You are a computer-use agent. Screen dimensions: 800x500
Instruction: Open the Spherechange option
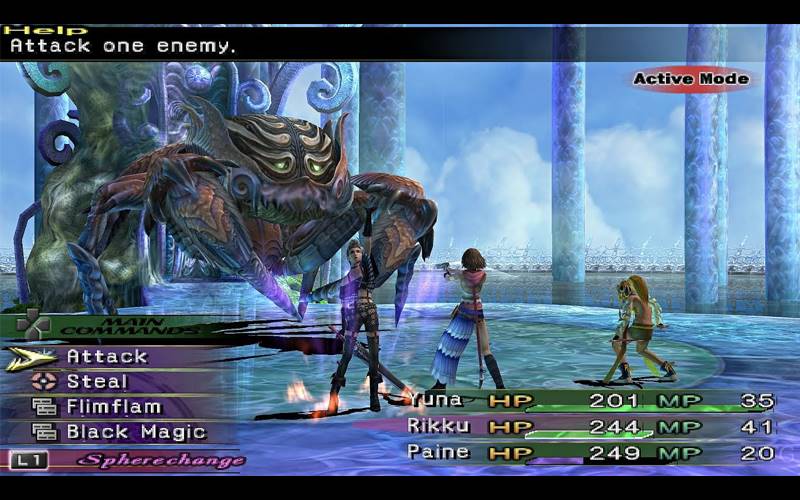click(x=160, y=461)
